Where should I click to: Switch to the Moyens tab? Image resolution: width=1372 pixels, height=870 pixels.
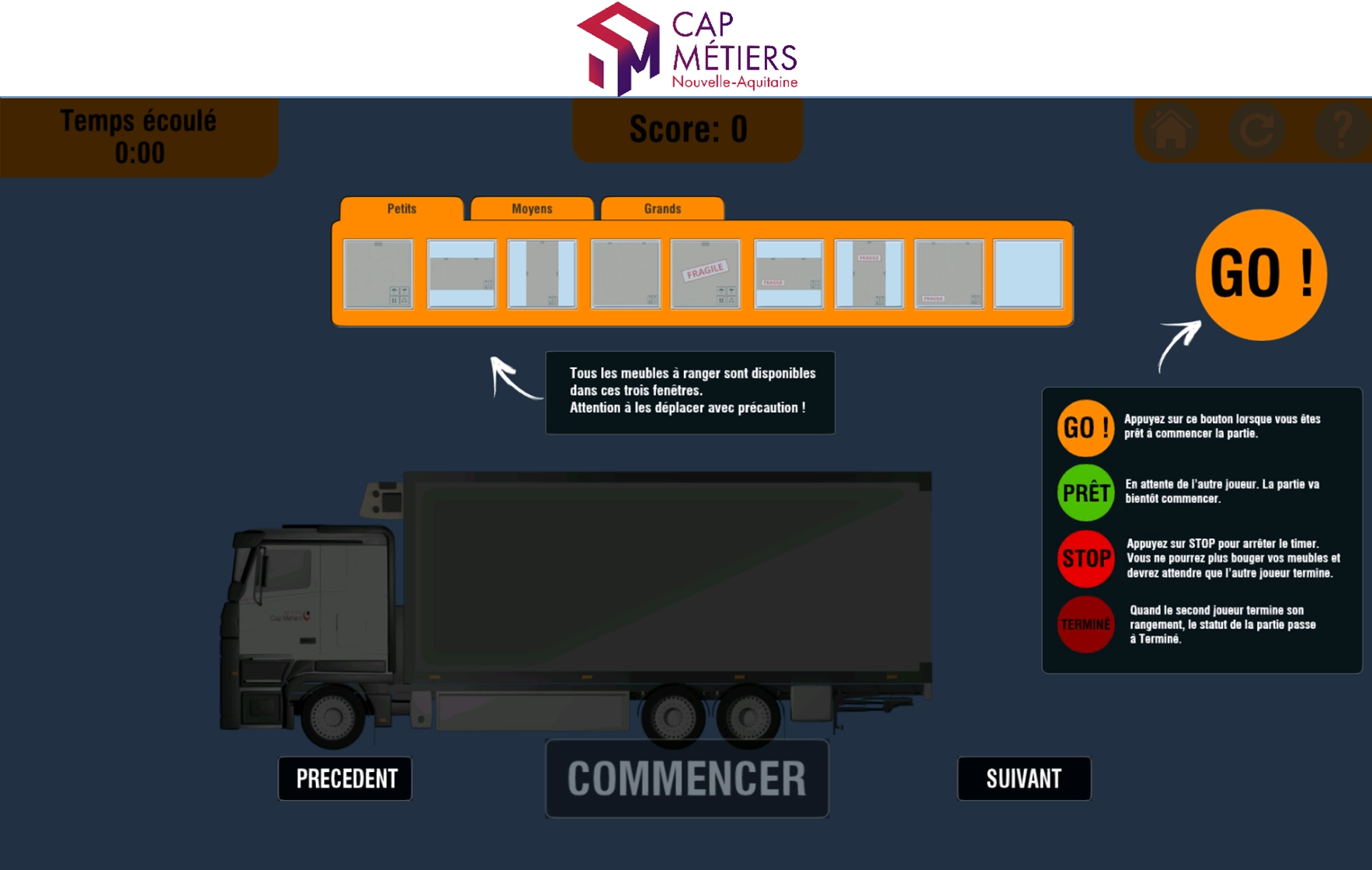coord(532,208)
